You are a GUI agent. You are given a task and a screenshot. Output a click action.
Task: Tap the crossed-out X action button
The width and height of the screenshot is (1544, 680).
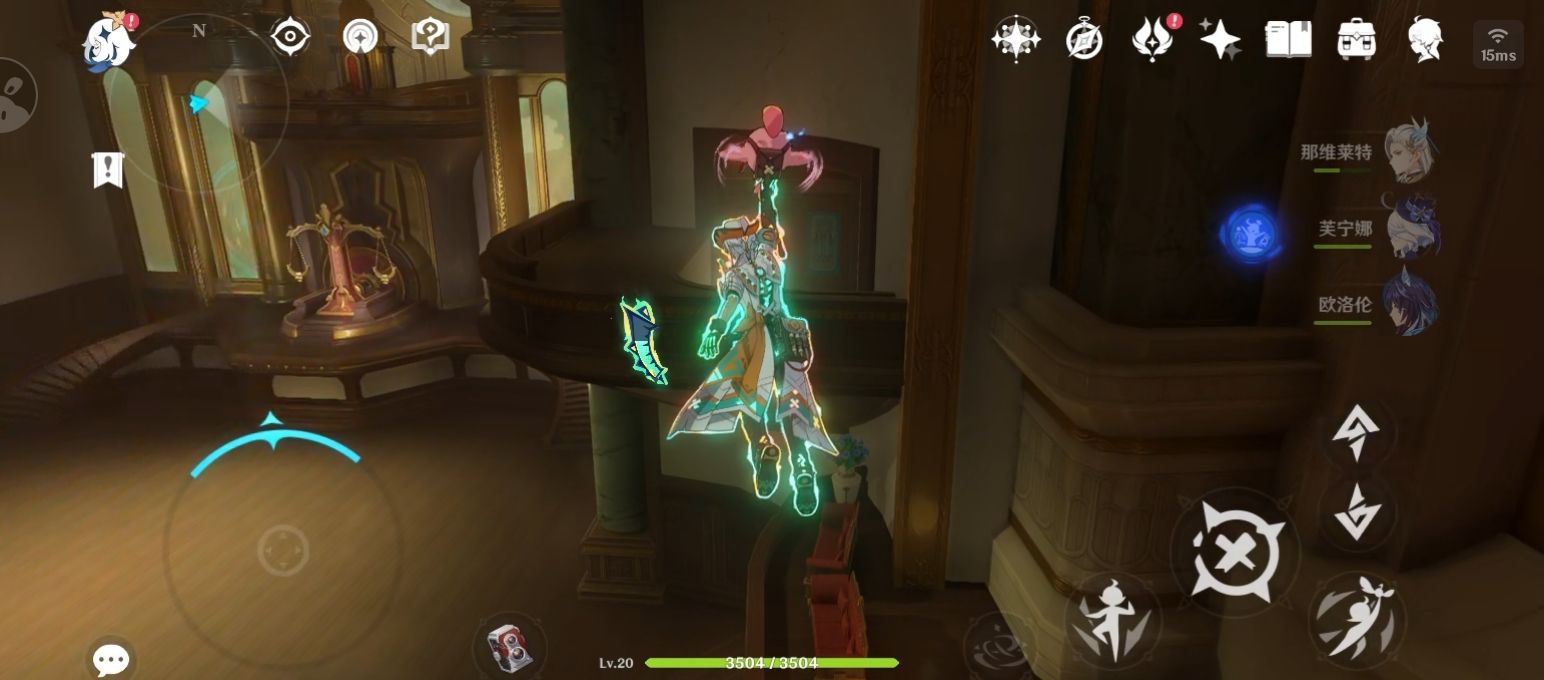tap(1235, 552)
